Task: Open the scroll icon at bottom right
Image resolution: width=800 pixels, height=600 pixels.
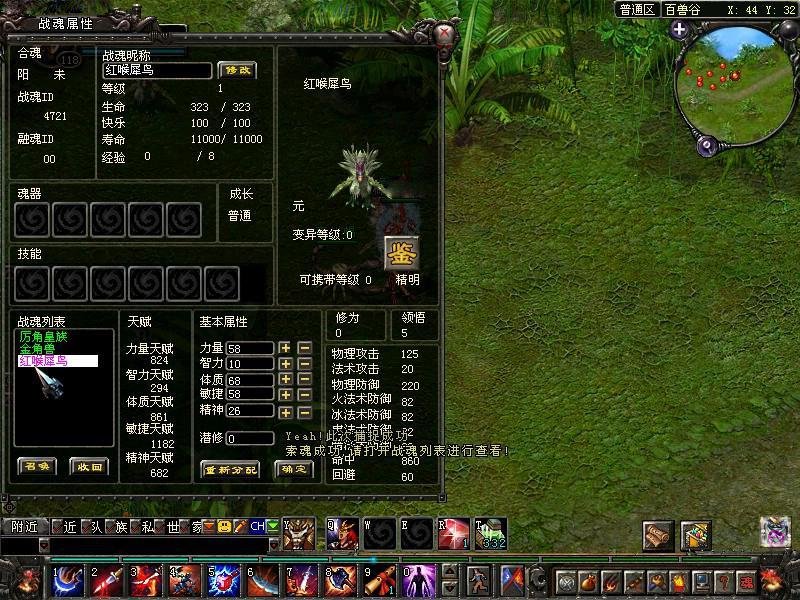Action: click(x=658, y=534)
